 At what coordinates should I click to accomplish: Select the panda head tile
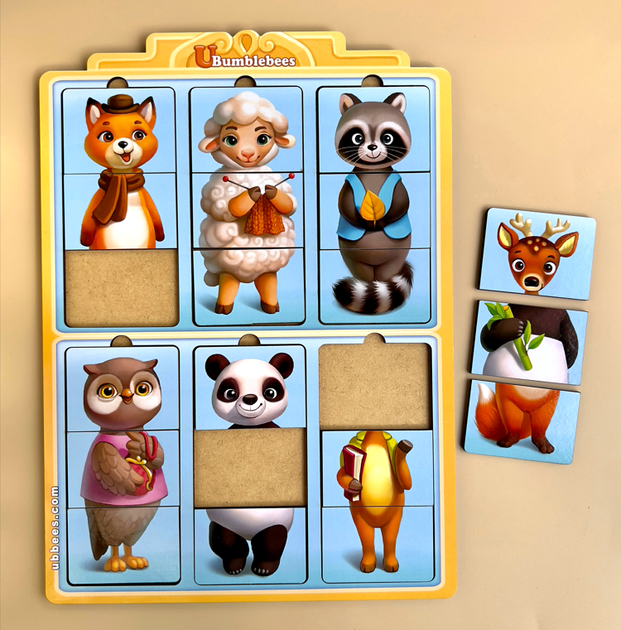249,390
